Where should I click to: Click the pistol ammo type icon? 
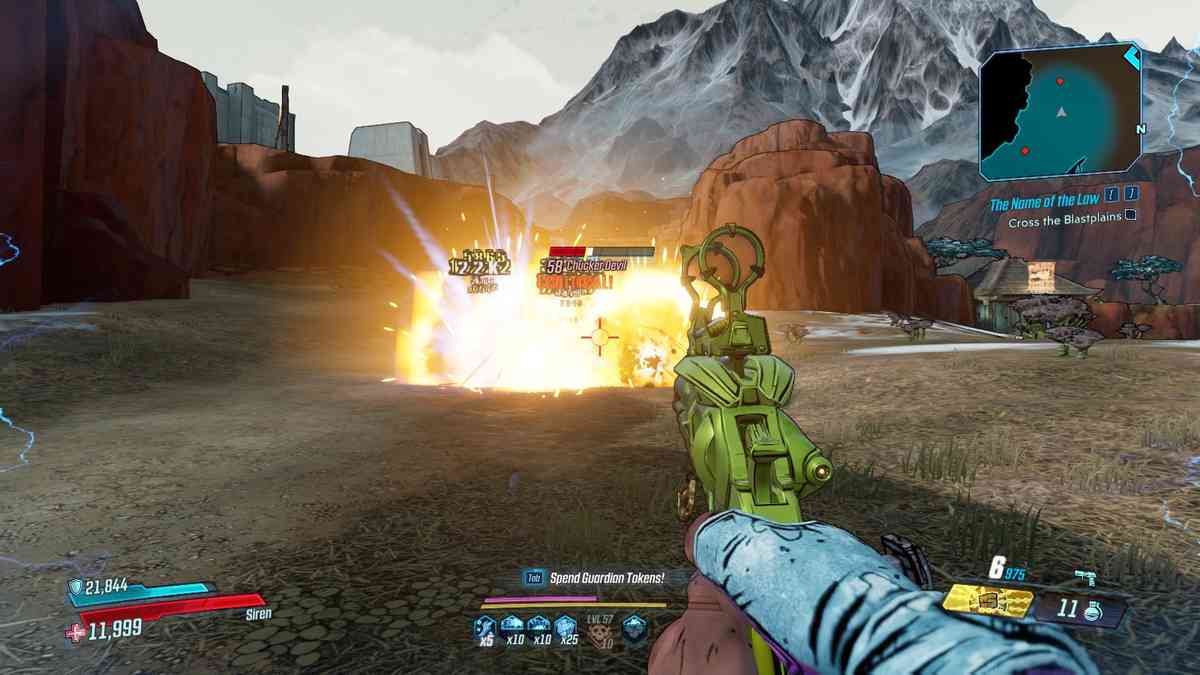[x=1086, y=575]
